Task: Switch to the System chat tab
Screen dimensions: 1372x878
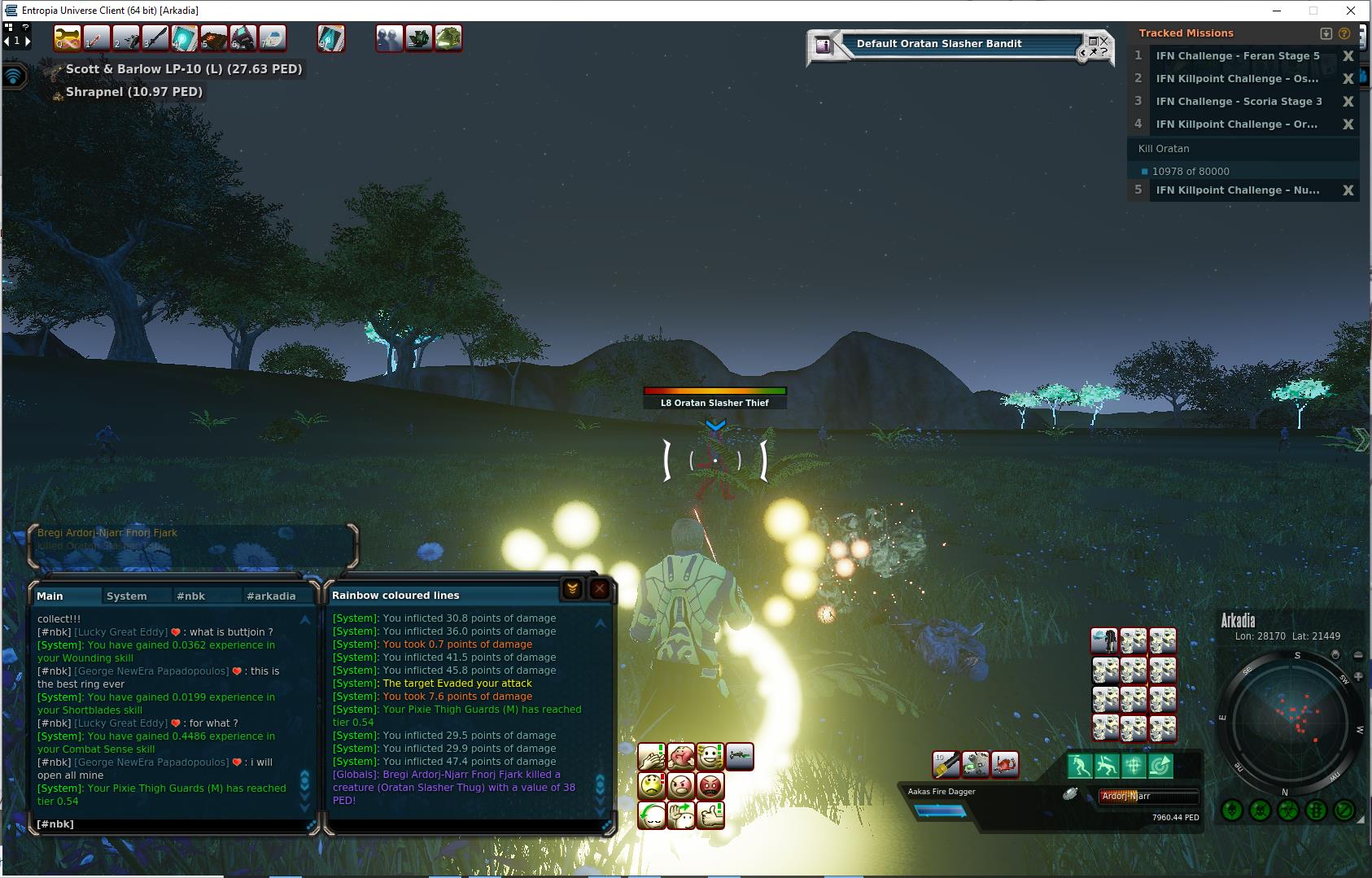Action: (x=127, y=596)
